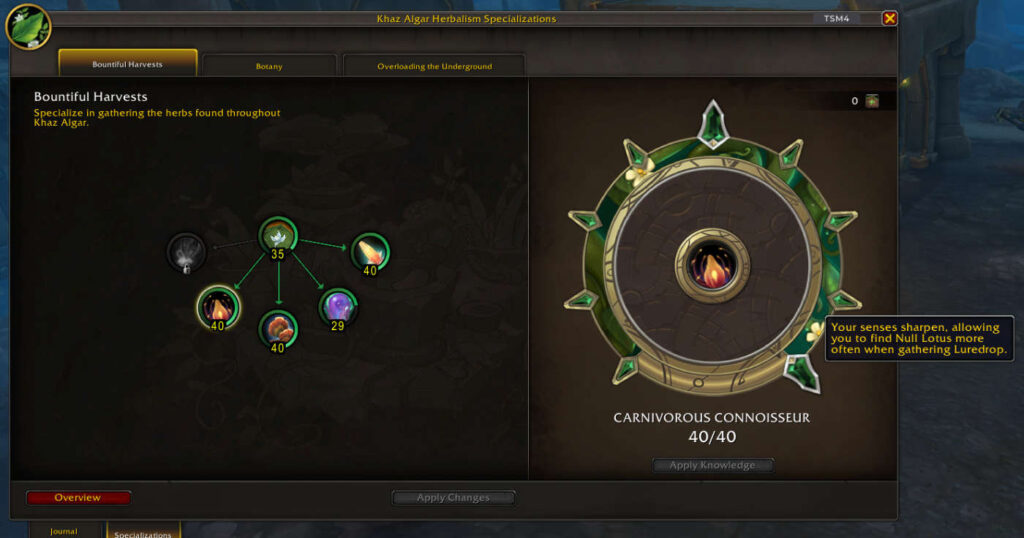Switch to the Bountiful Harvests tab

[127, 64]
